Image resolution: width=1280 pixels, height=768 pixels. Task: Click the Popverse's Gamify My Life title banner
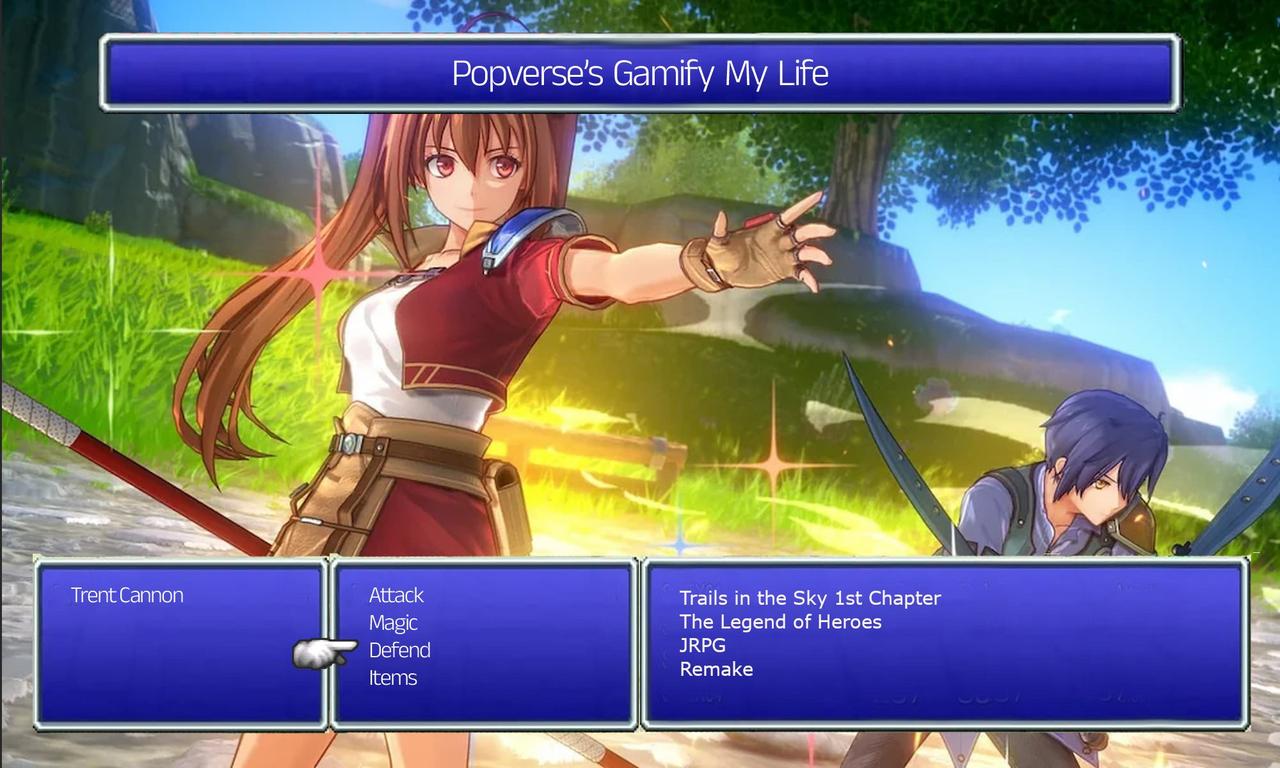[x=640, y=72]
